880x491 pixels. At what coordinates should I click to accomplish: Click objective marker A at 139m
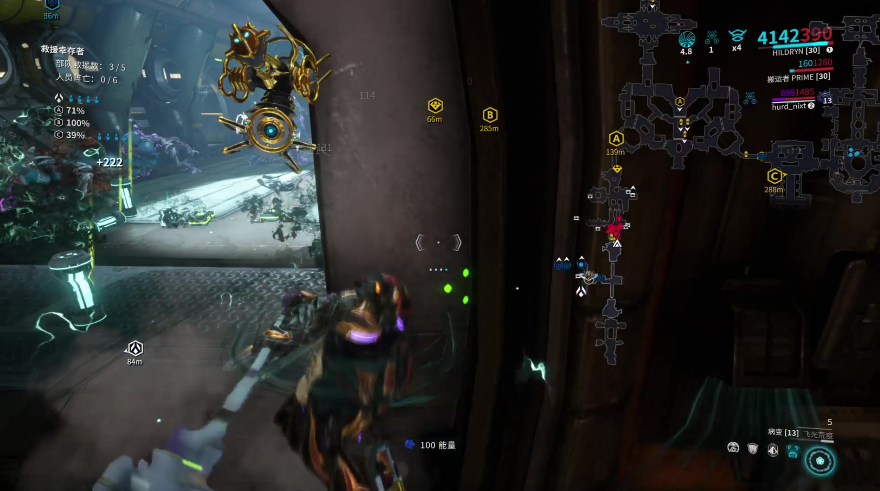point(616,138)
